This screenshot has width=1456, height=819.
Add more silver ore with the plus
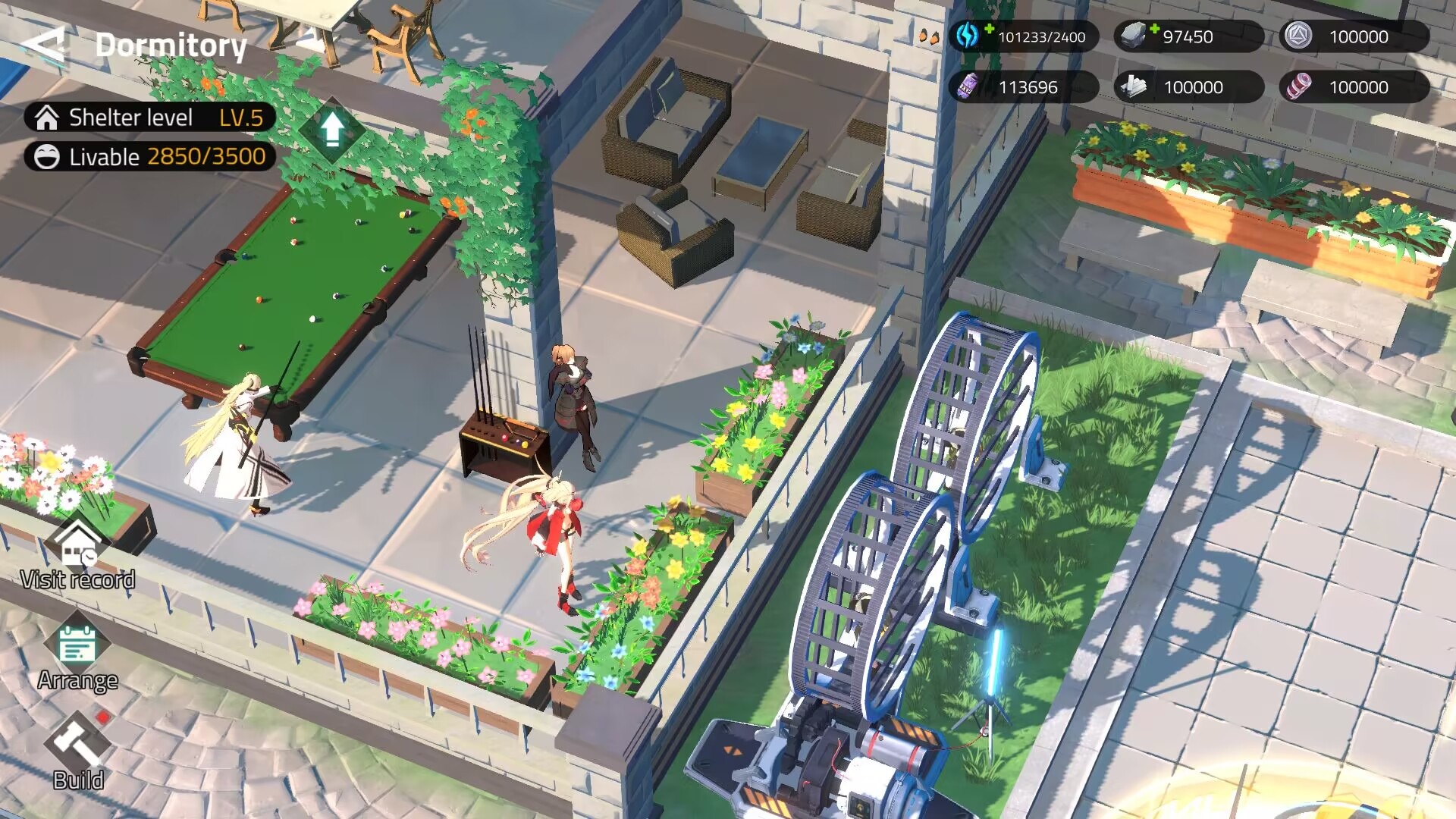pos(1154,29)
